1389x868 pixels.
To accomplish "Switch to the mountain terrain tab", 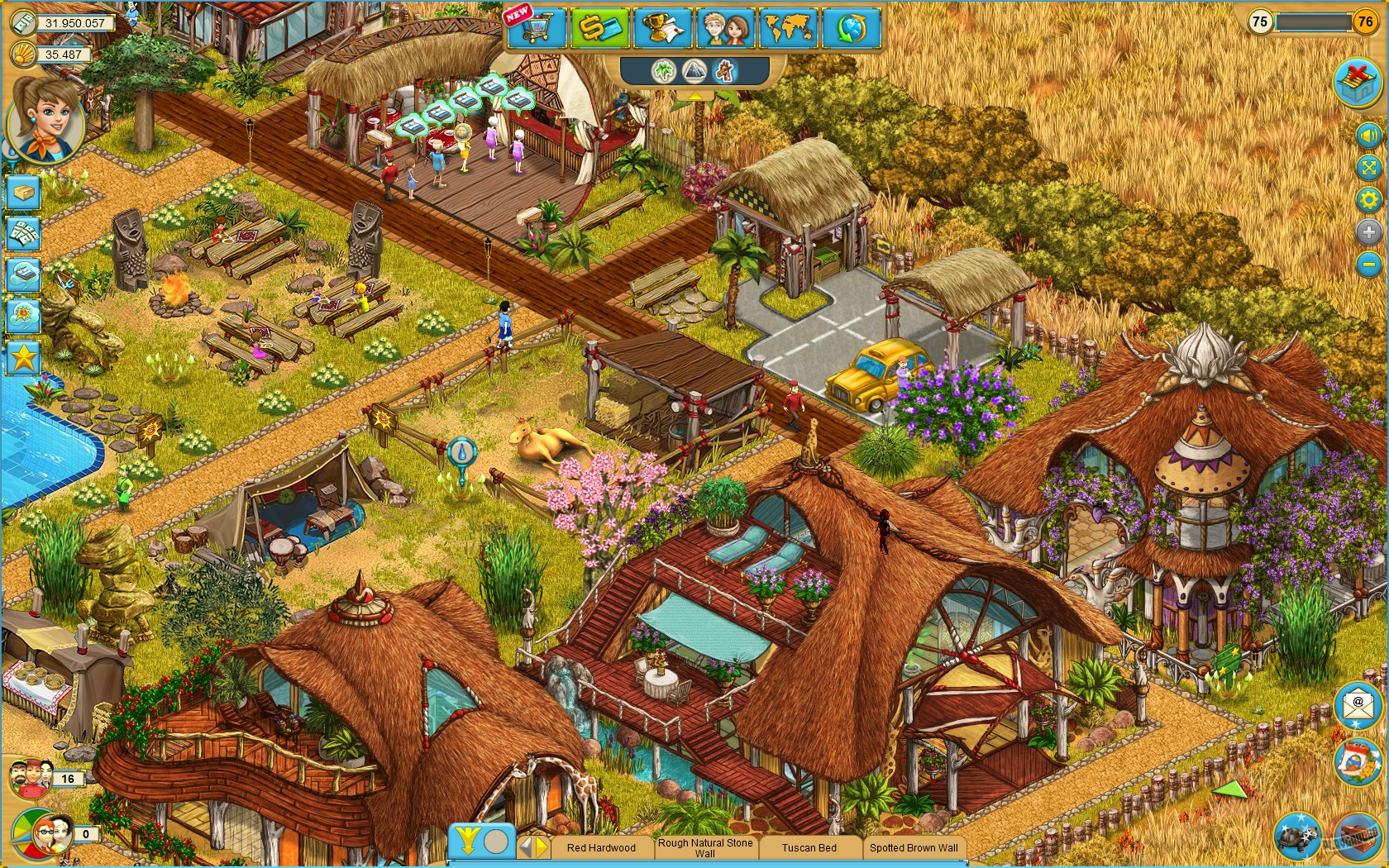I will [x=694, y=71].
